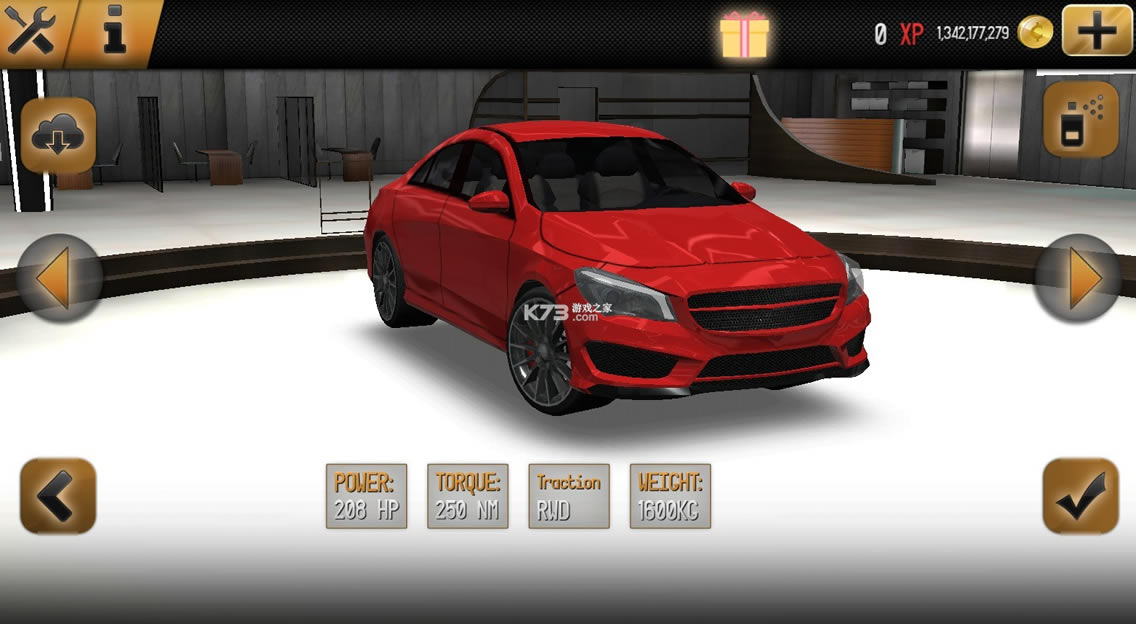Add more coins with the plus button
Image resolution: width=1136 pixels, height=624 pixels.
(1097, 31)
